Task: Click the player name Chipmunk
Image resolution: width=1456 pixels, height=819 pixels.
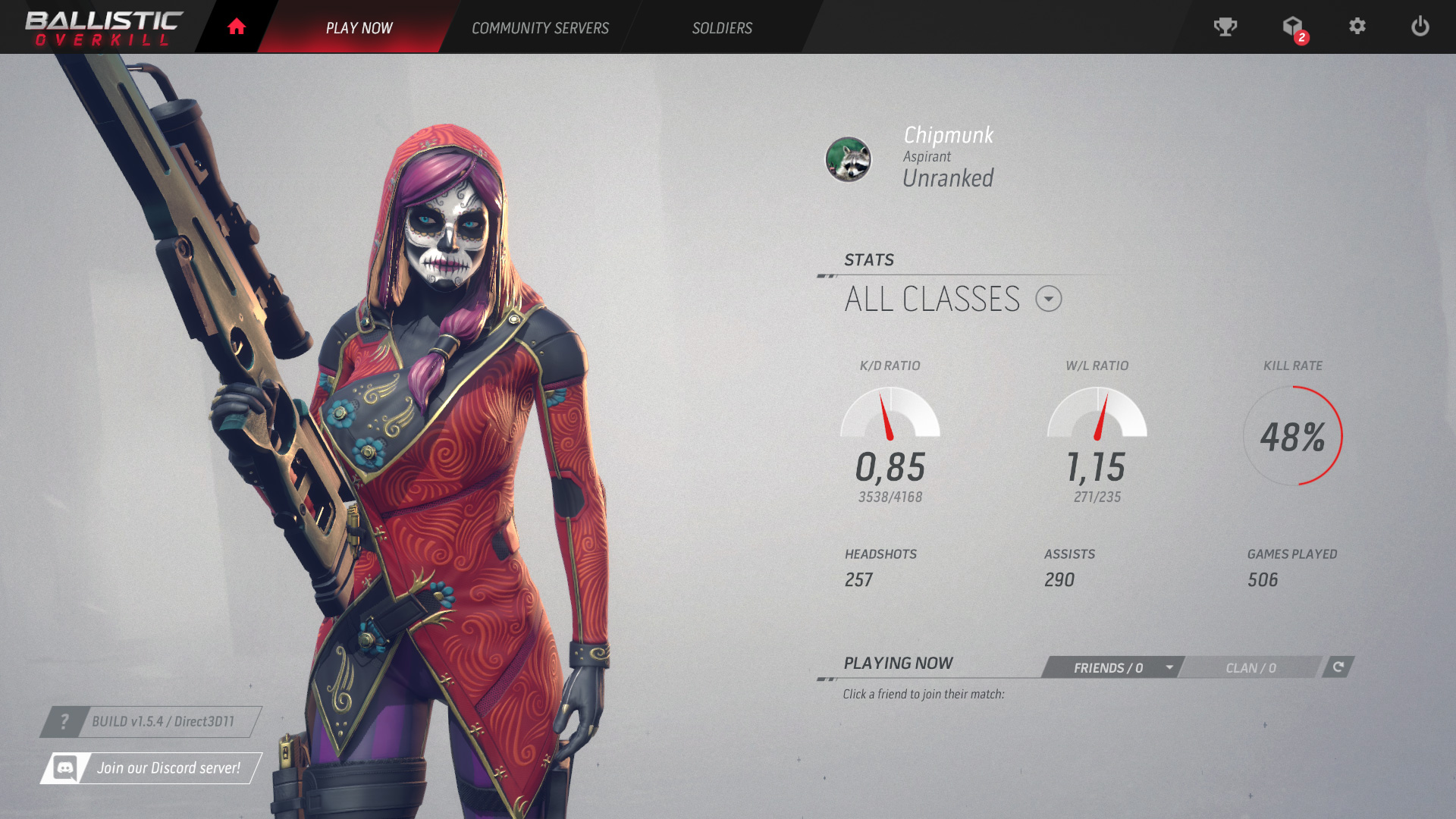Action: 948,135
